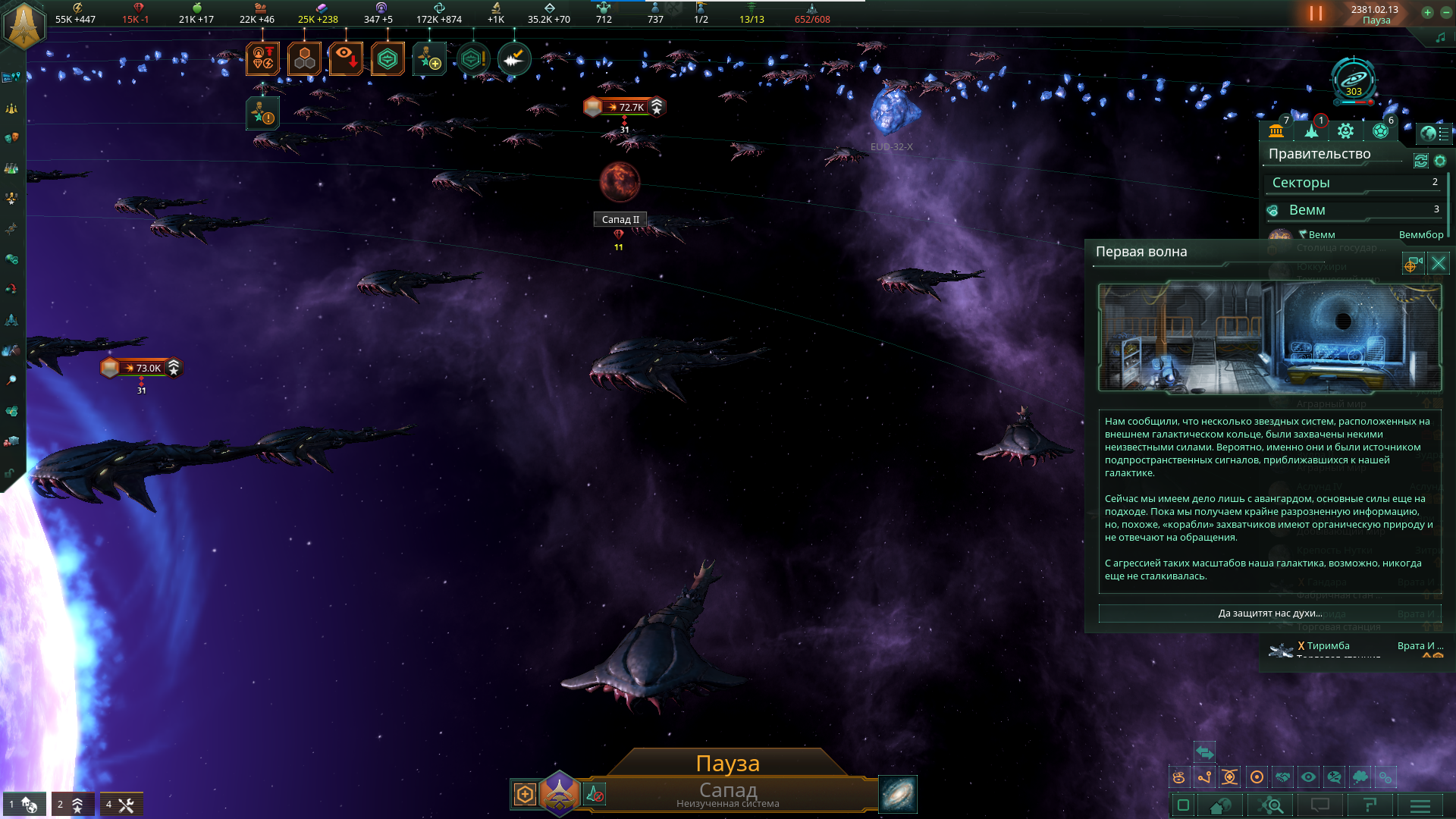Switch to the fleets tab with ship icon
This screenshot has width=1456, height=819.
[x=1311, y=131]
